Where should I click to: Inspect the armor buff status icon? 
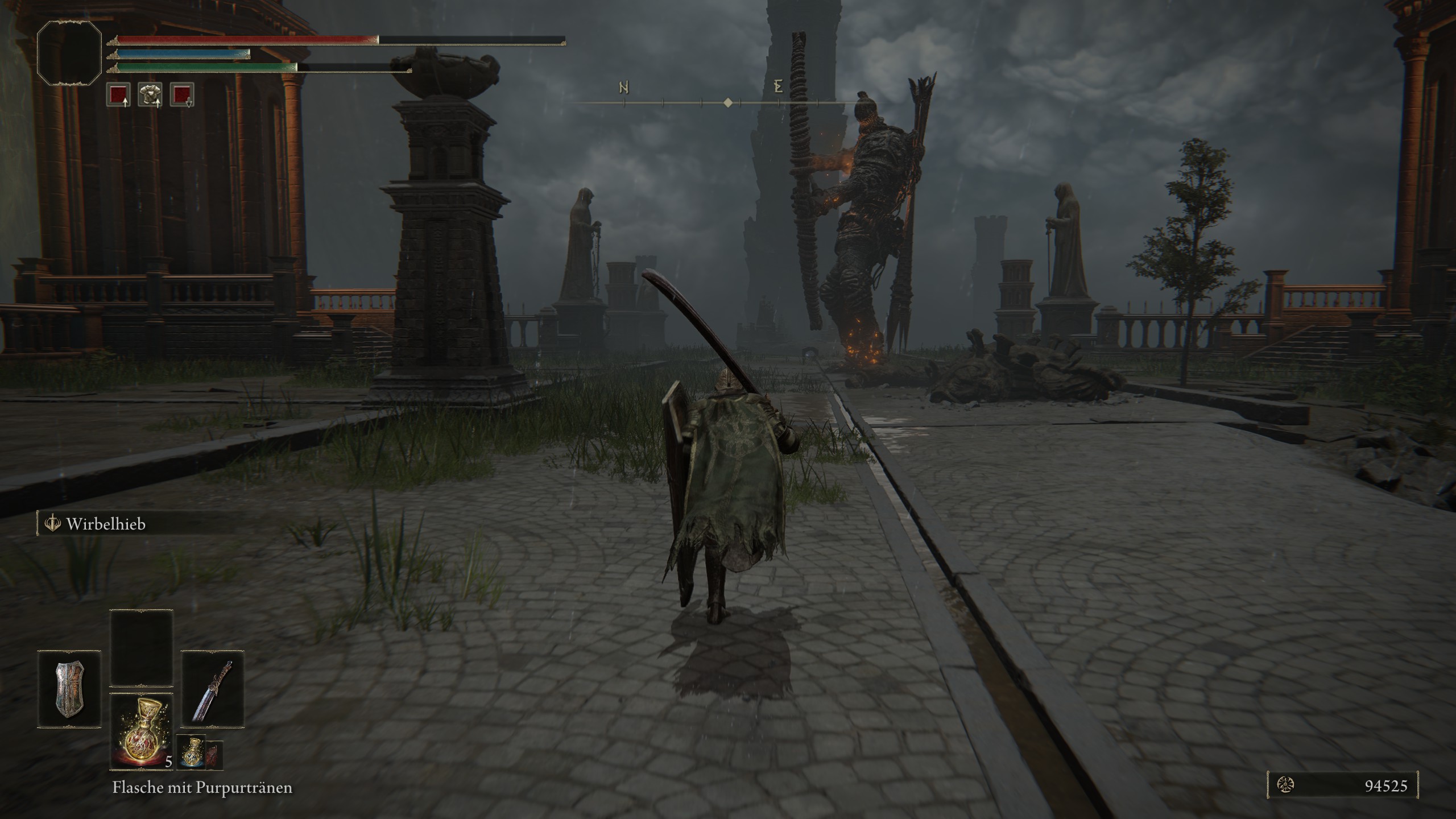[150, 94]
